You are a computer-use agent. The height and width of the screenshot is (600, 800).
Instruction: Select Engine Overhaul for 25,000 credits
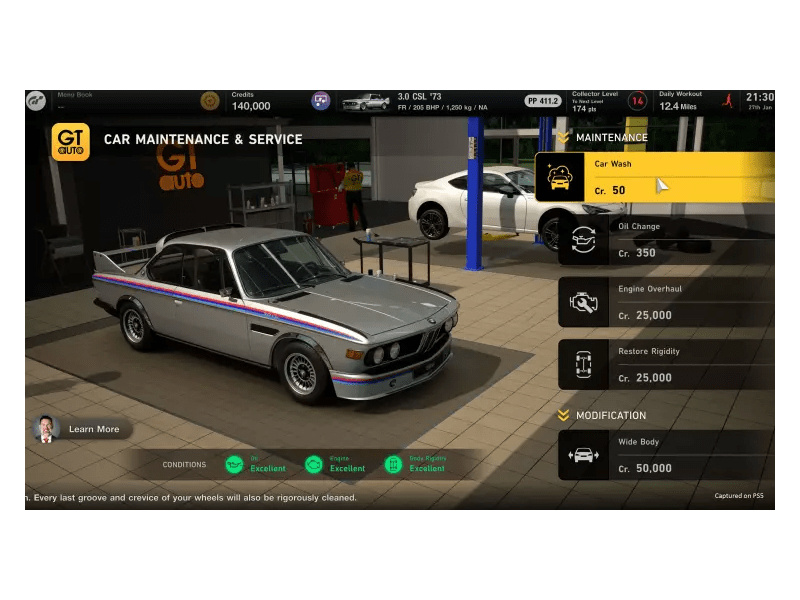tap(666, 302)
